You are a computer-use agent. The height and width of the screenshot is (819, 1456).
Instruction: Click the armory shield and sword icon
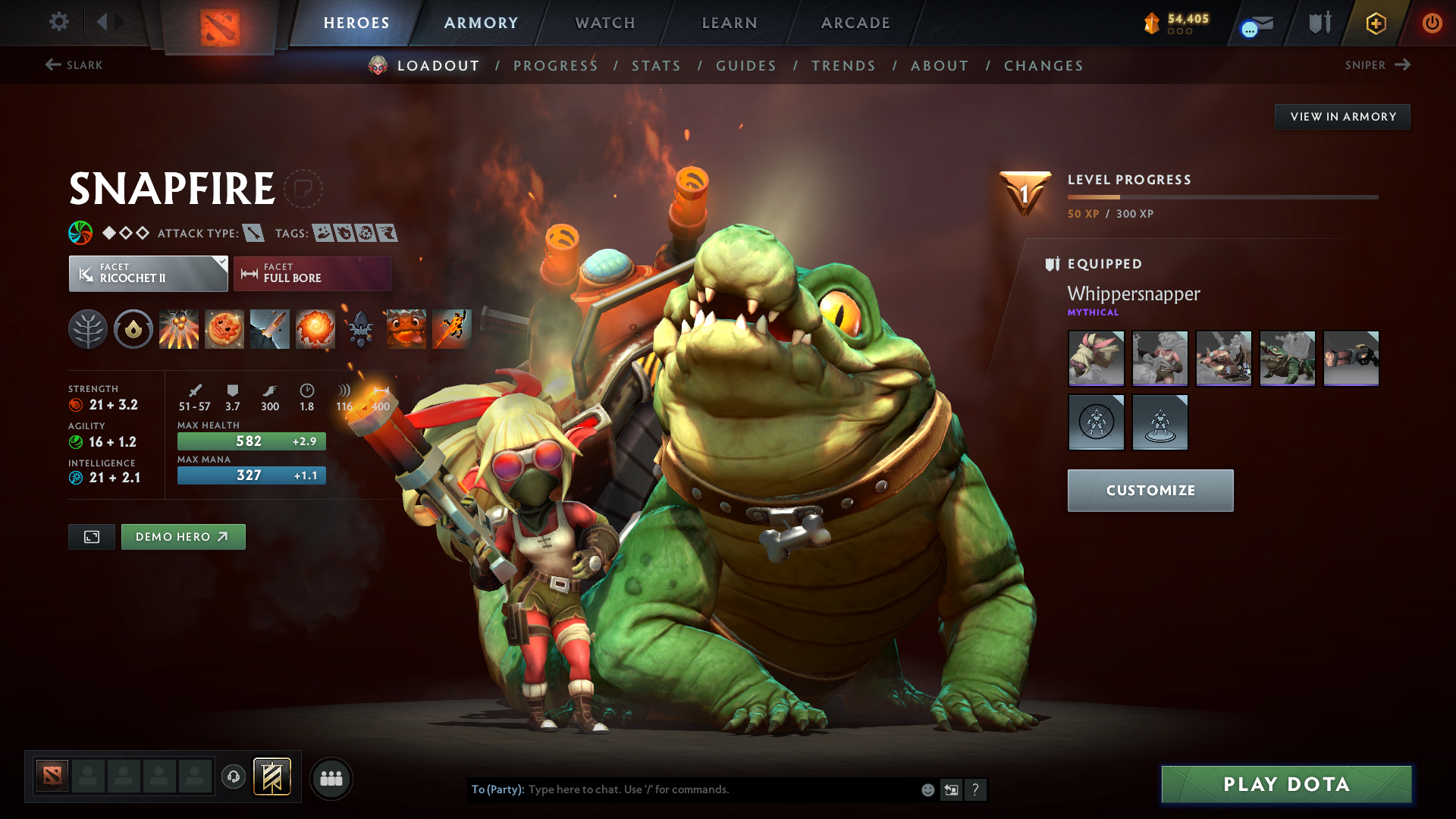[1318, 23]
